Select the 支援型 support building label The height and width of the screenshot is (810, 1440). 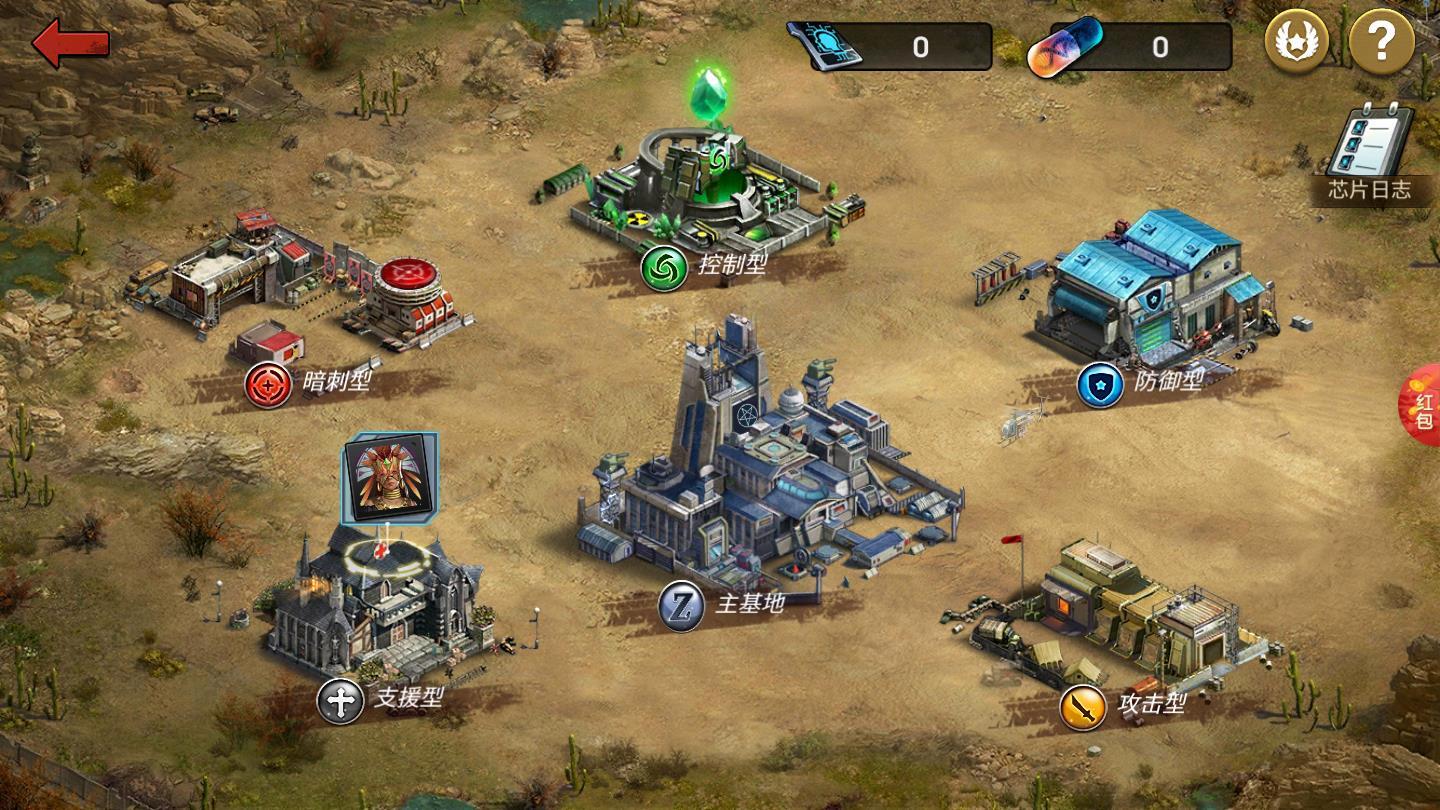382,700
